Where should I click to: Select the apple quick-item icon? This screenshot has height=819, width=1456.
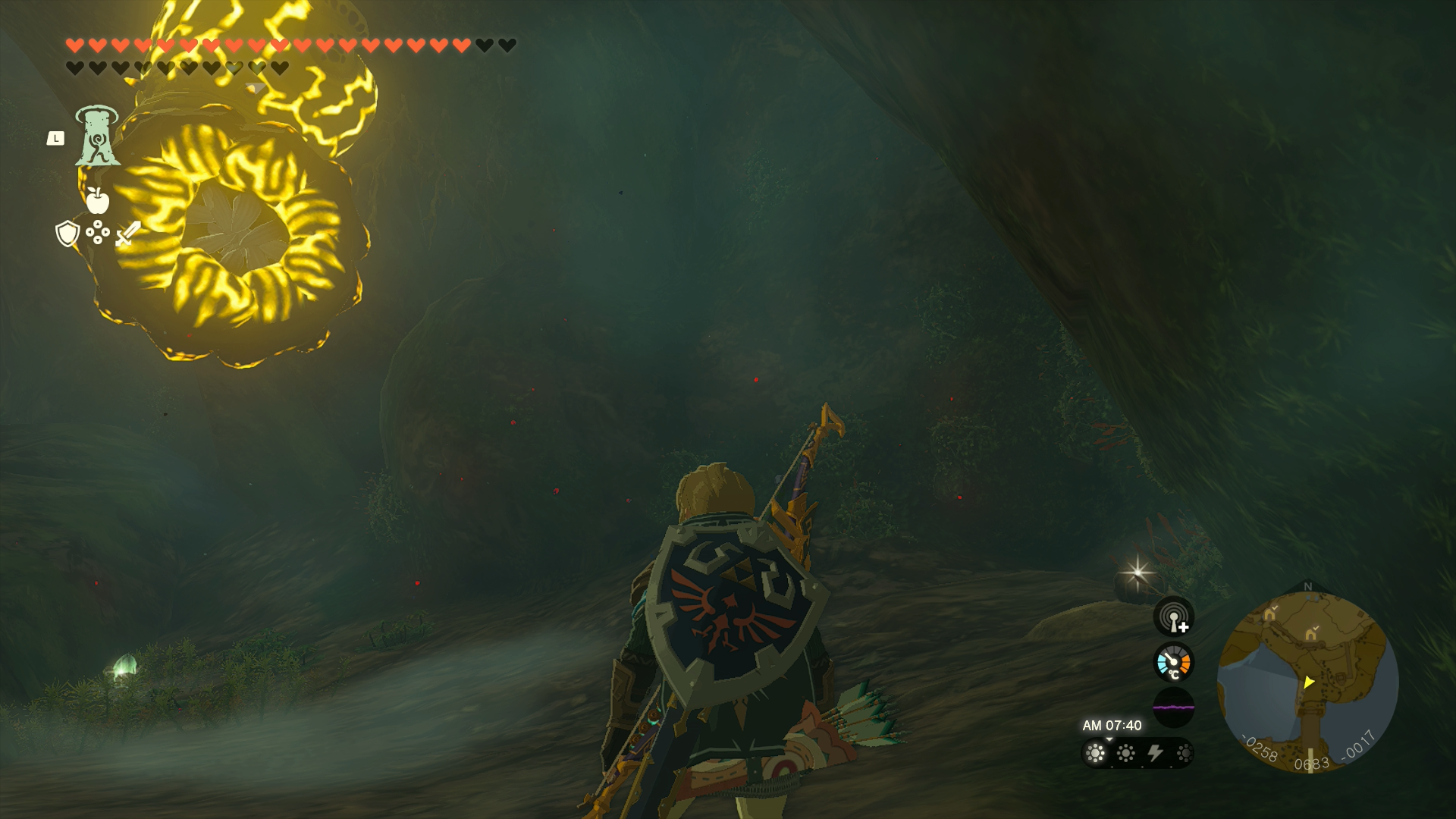97,201
